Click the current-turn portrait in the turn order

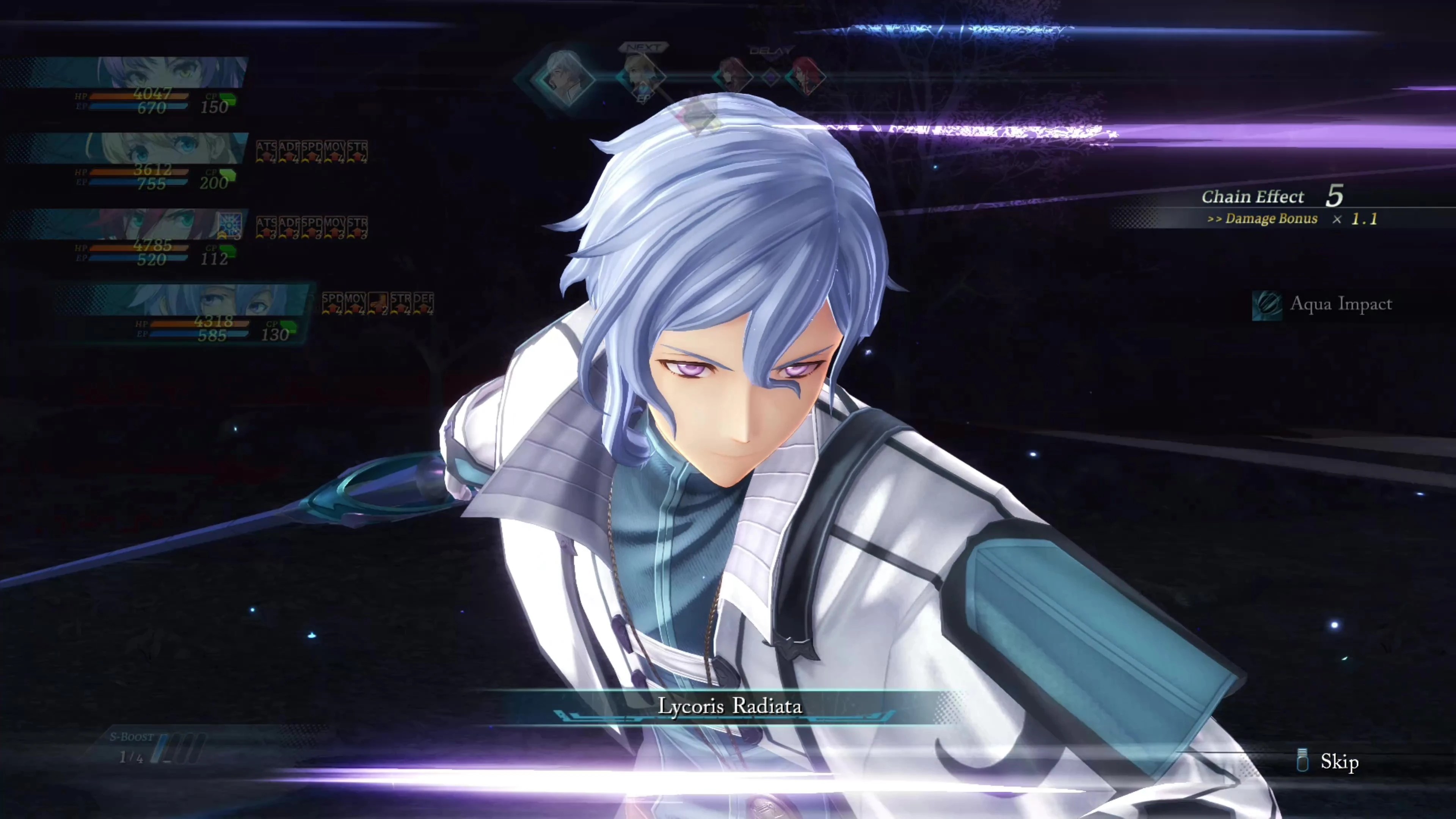(x=563, y=78)
